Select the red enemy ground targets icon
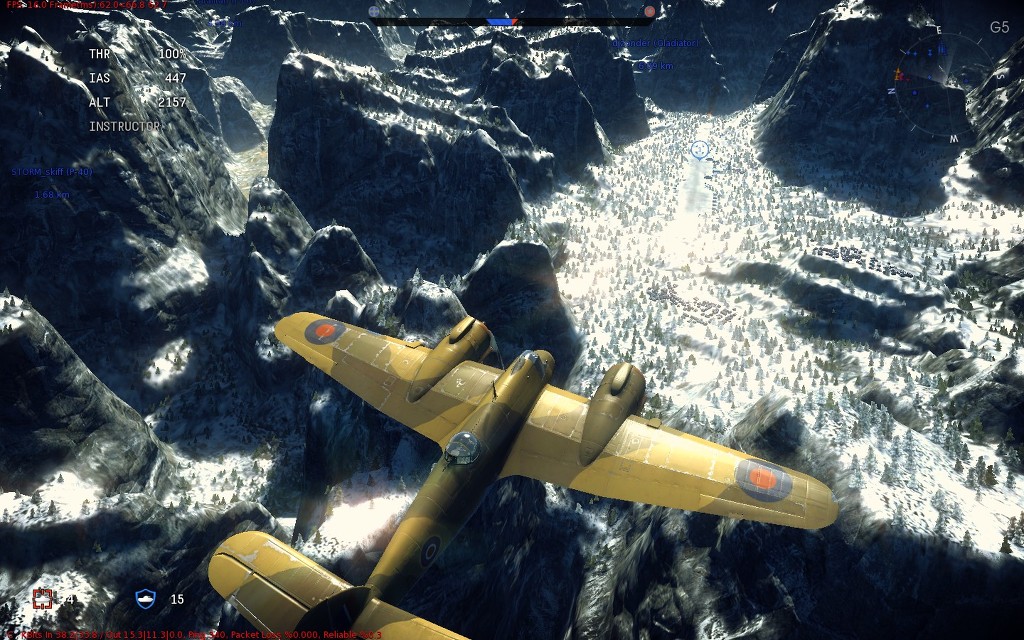The width and height of the screenshot is (1024, 640). click(42, 599)
